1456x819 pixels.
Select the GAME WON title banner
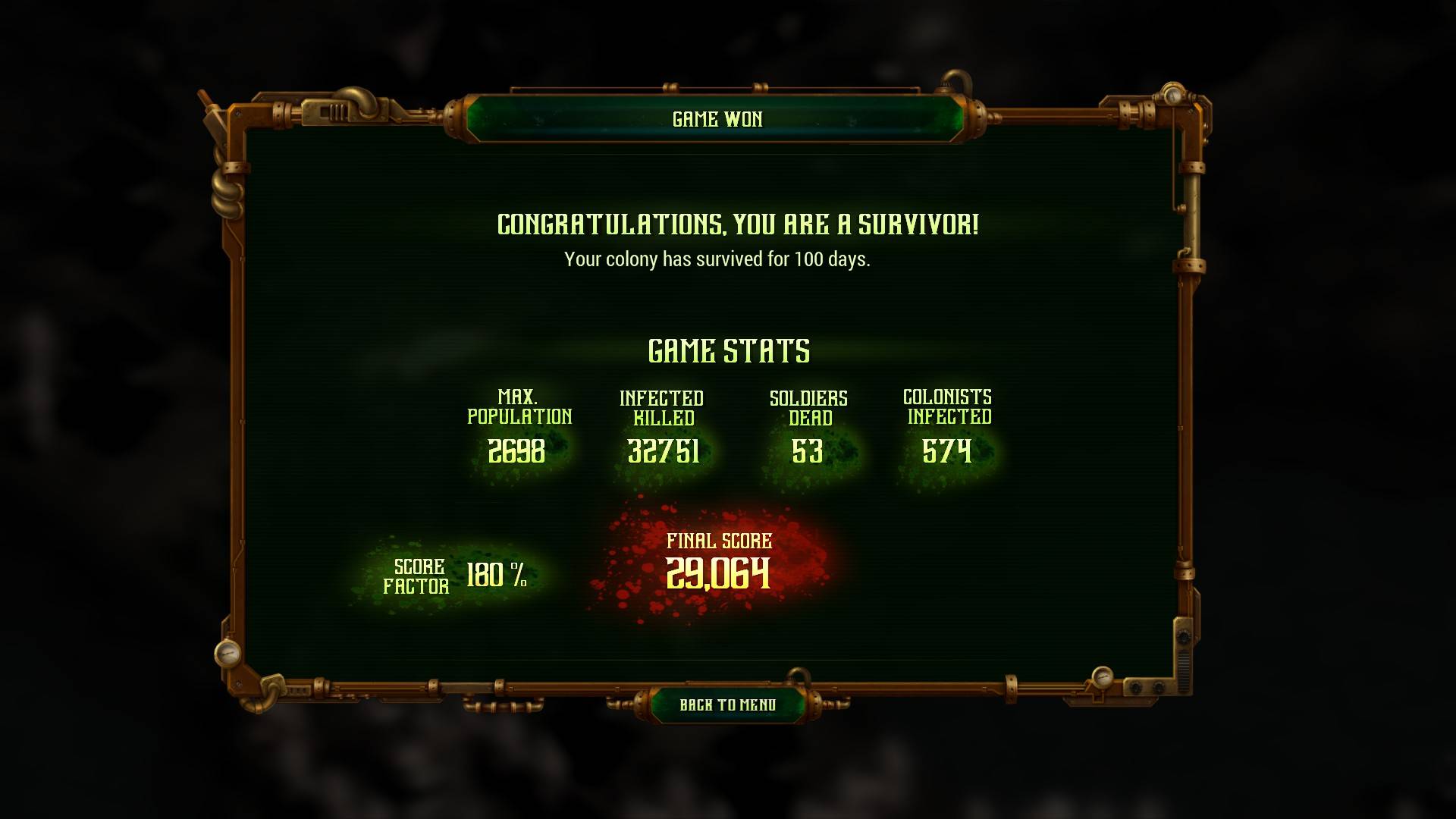(718, 118)
